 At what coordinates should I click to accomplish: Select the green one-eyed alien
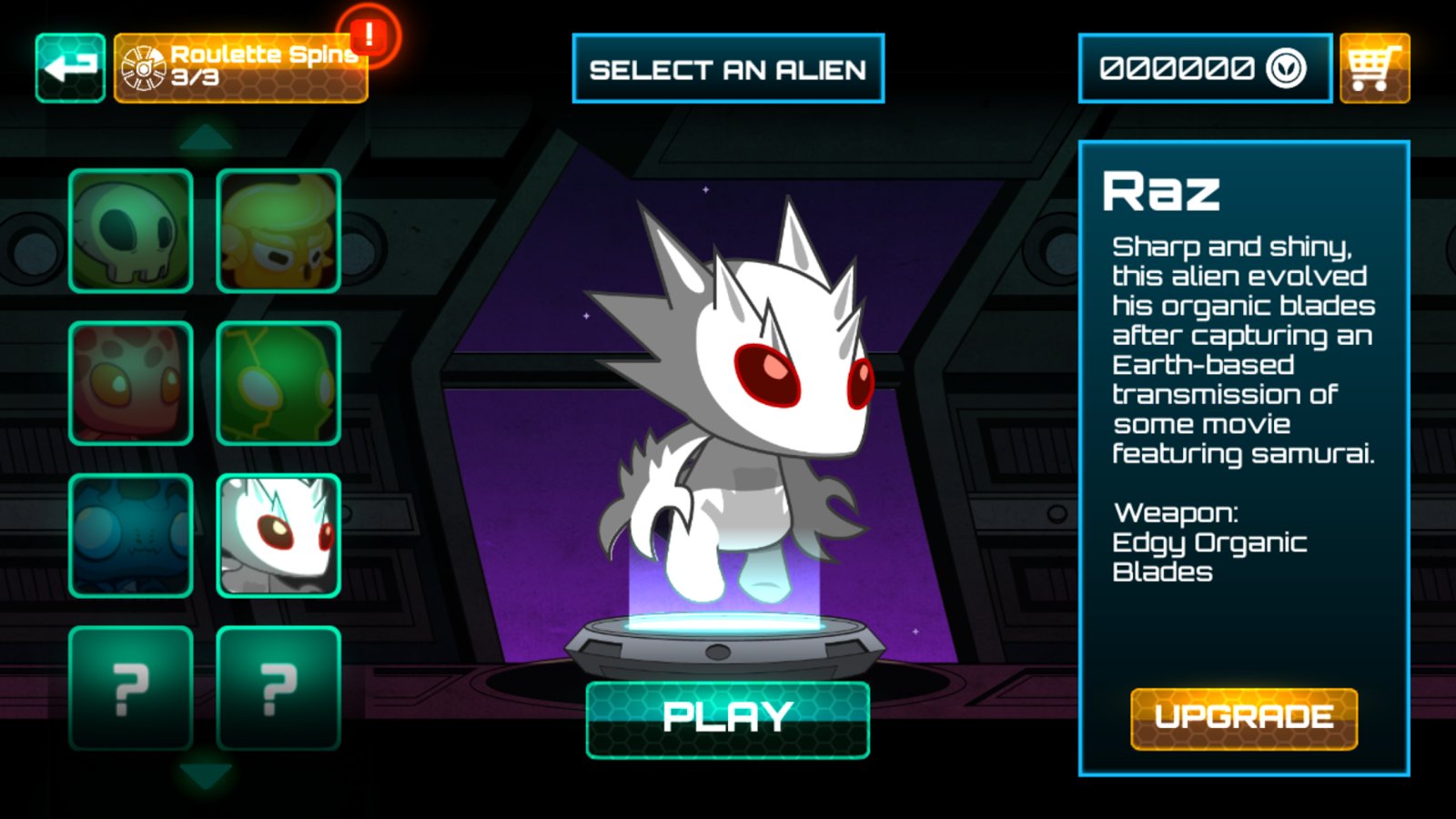[x=278, y=383]
